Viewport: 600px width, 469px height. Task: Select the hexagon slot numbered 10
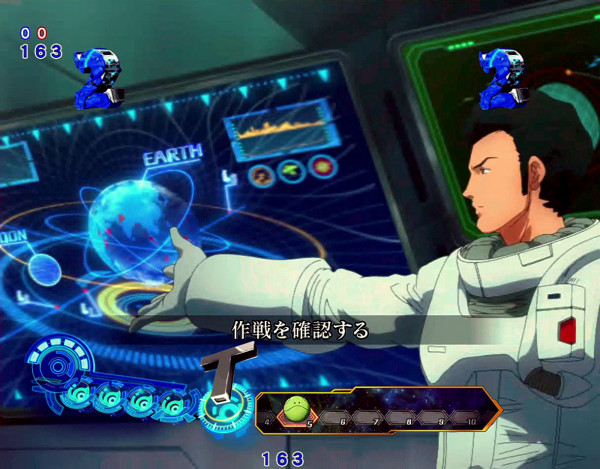pos(465,410)
